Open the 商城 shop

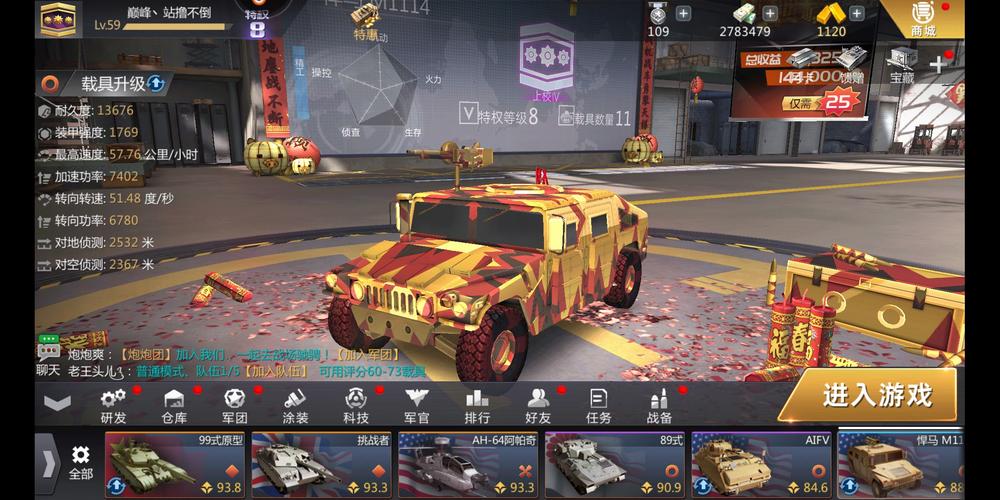point(923,19)
